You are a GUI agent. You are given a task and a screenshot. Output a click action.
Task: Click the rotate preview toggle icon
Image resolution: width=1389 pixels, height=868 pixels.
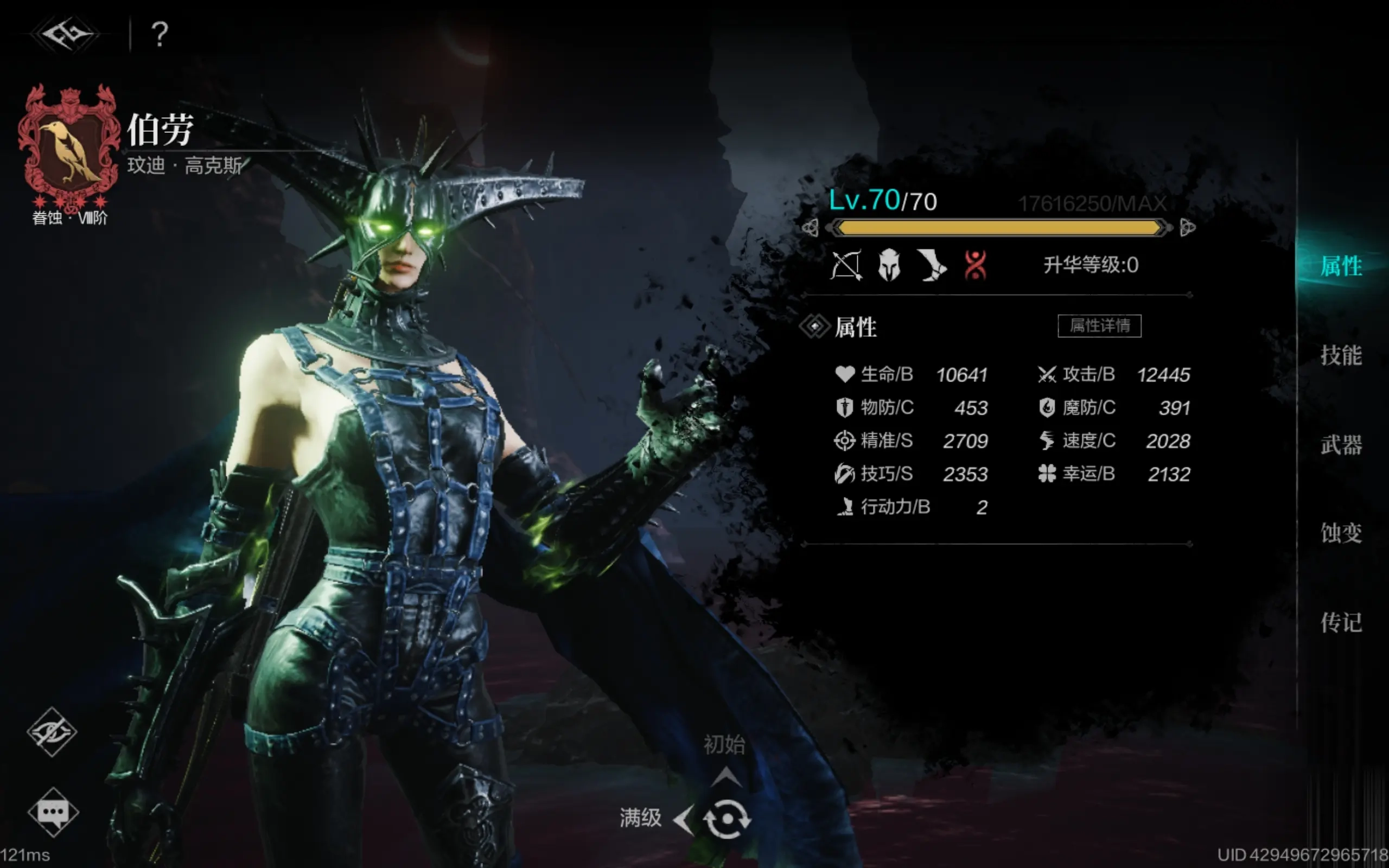click(727, 819)
